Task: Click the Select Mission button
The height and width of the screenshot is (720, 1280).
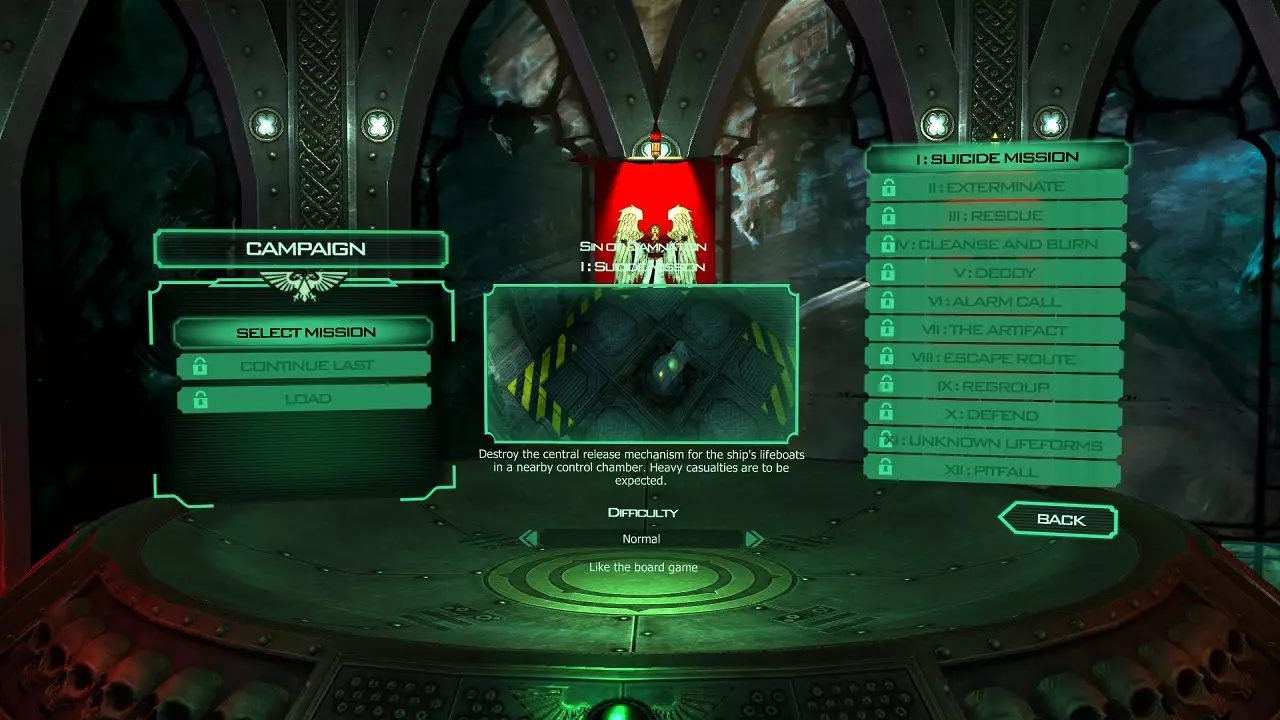Action: (303, 332)
